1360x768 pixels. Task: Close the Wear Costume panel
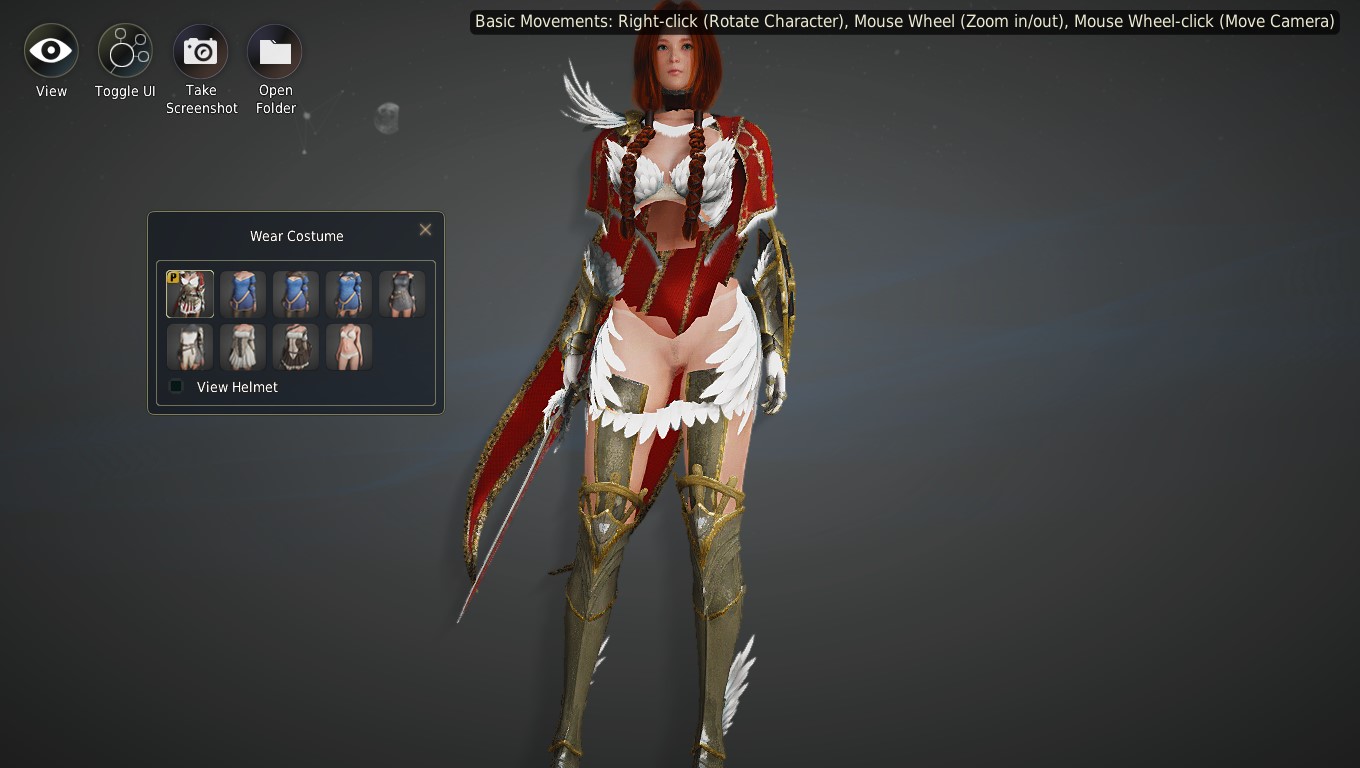coord(425,230)
